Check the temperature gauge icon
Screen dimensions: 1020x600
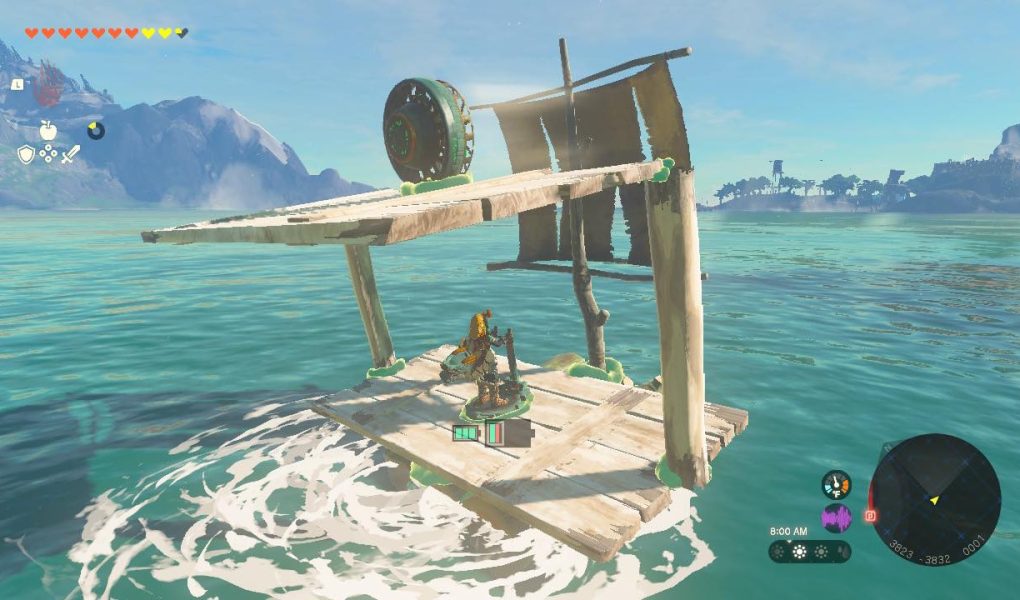tap(836, 485)
